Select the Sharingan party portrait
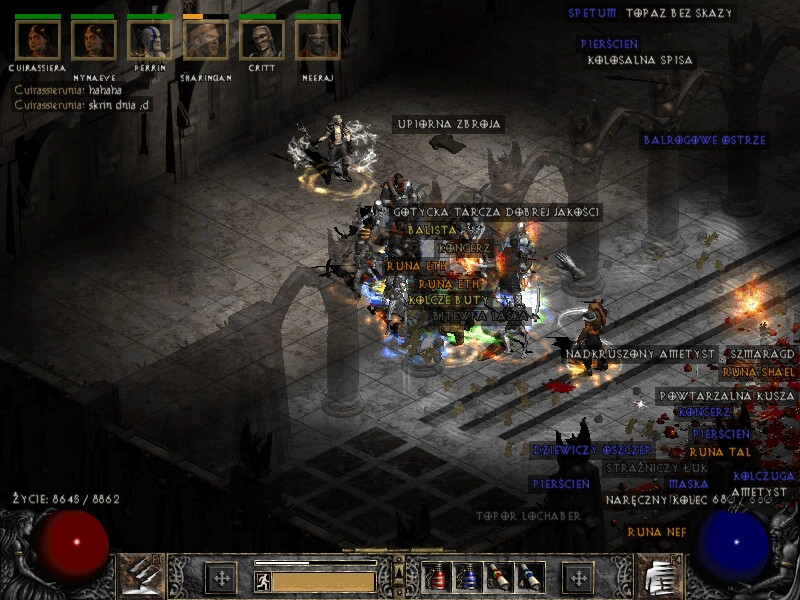This screenshot has height=600, width=800. coord(206,40)
